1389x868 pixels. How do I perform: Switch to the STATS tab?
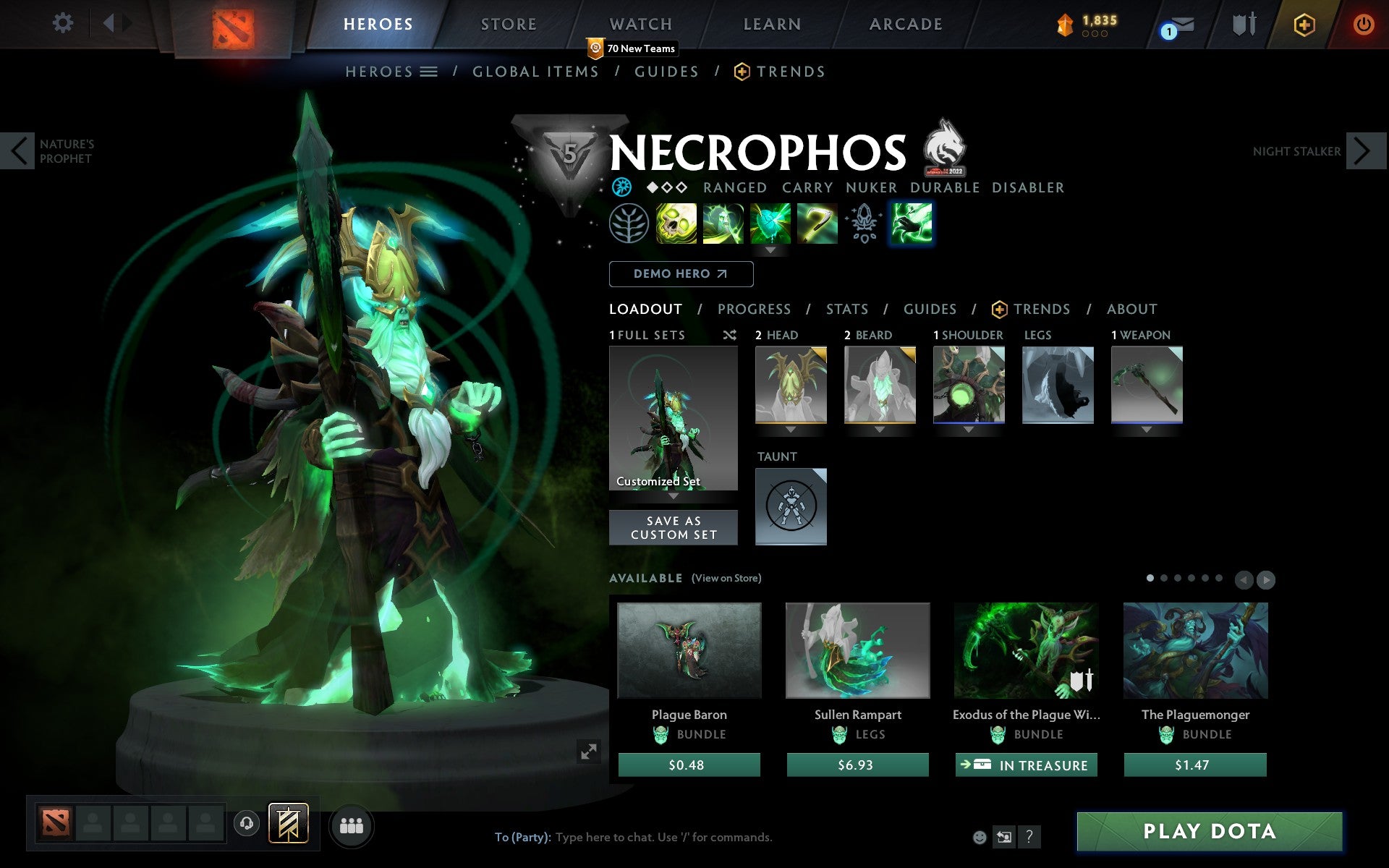pos(846,309)
